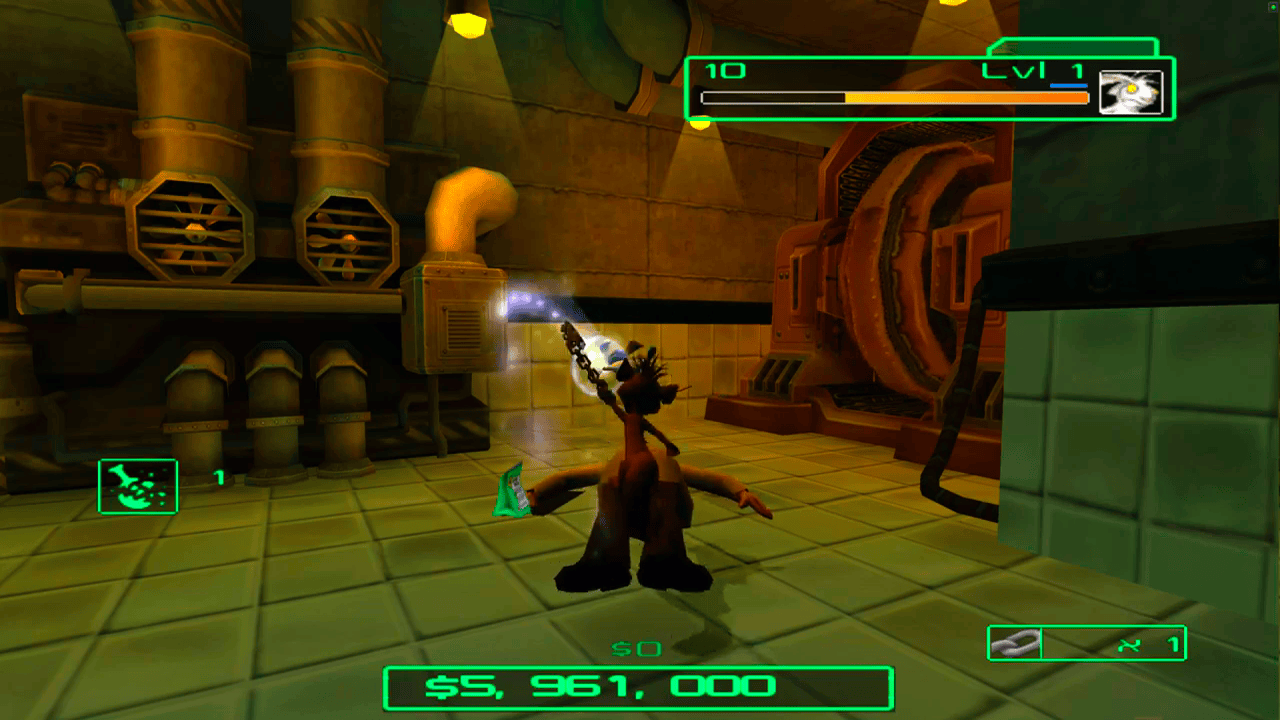Choose the chain weapon icon

coord(1015,644)
